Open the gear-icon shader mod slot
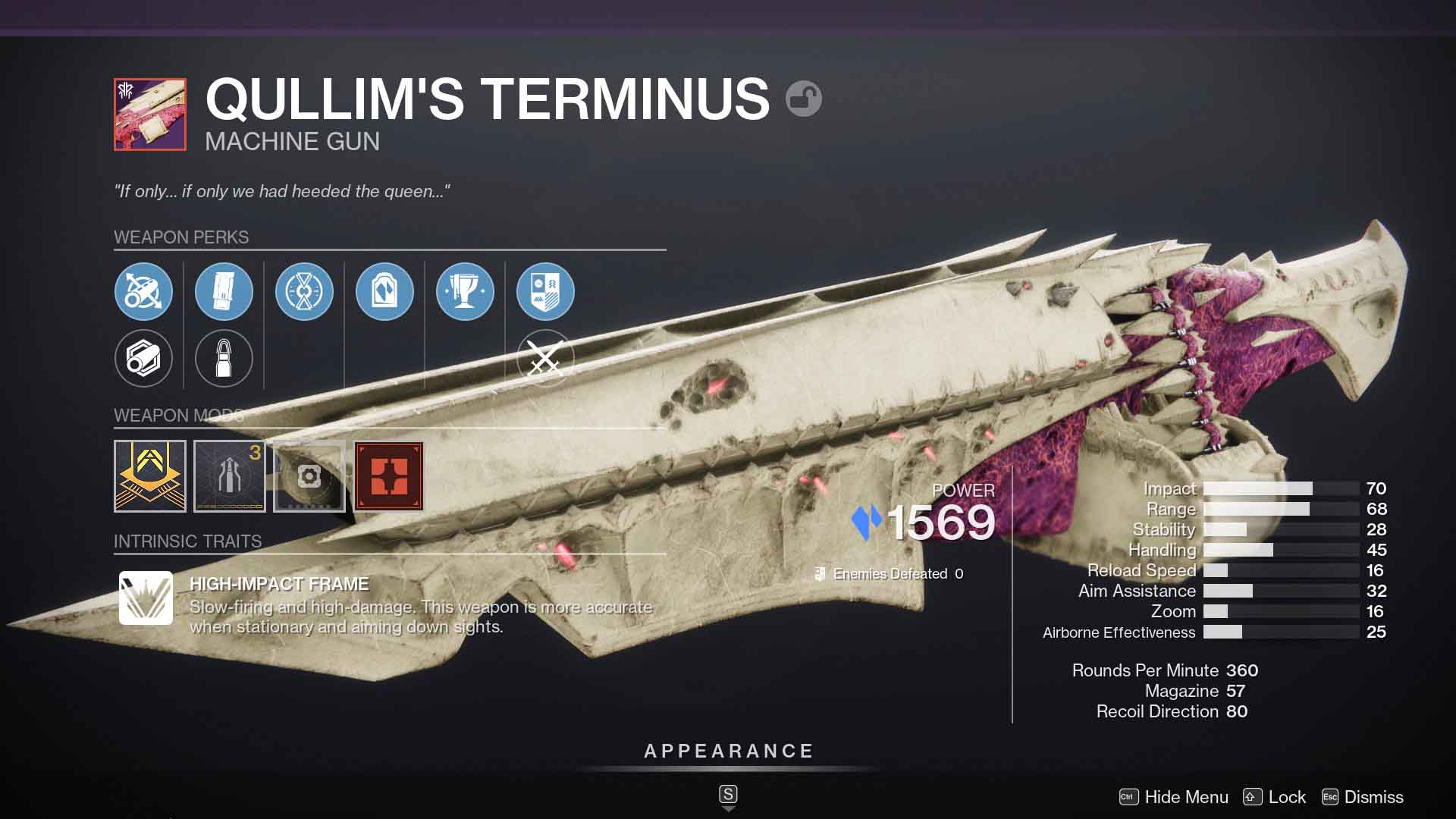The image size is (1456, 819). pyautogui.click(x=309, y=476)
